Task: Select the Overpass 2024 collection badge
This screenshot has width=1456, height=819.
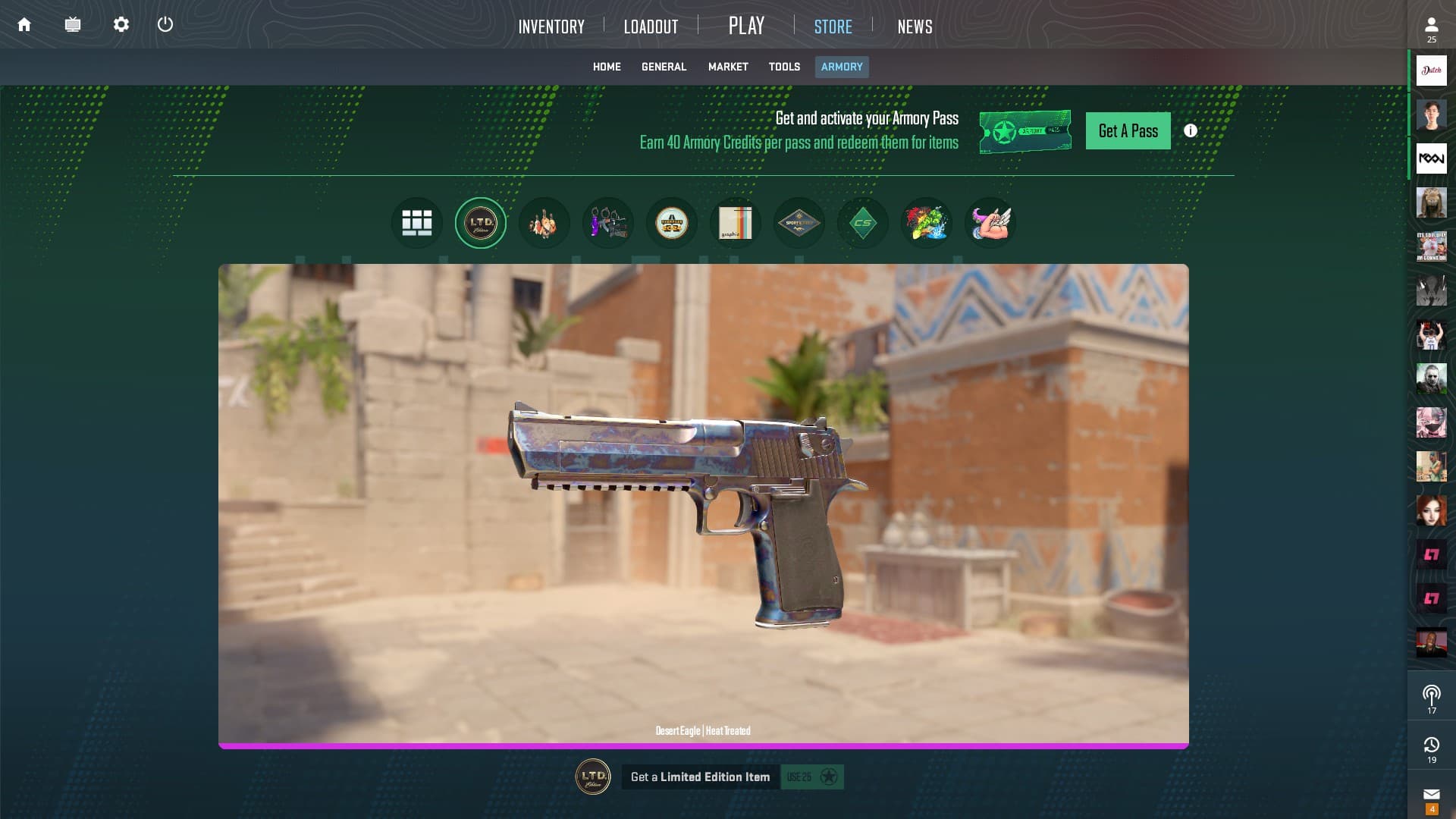Action: (672, 222)
